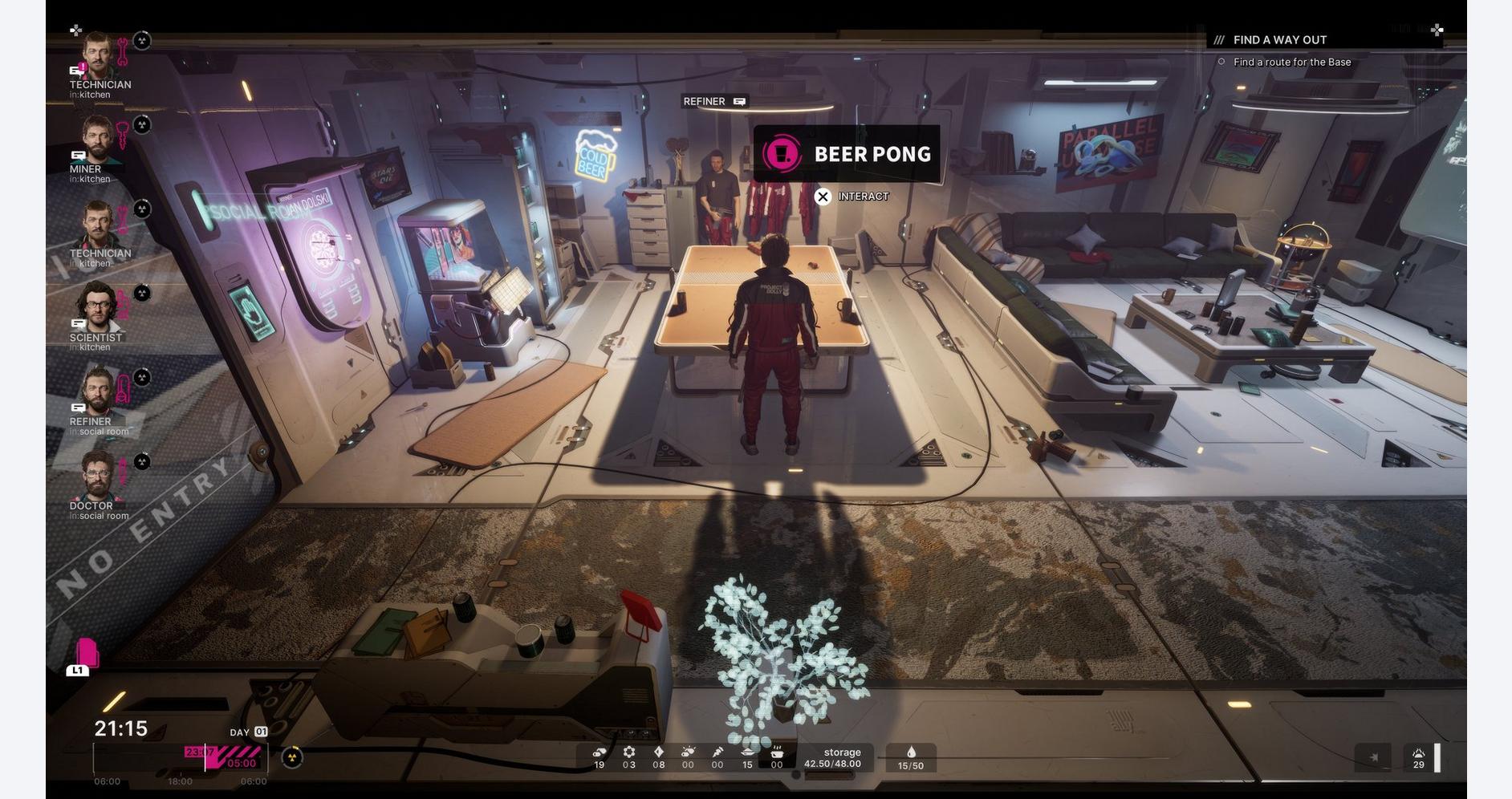Viewport: 1512px width, 799px height.
Task: Click the radiation icon beside the day timeline
Action: tap(293, 757)
